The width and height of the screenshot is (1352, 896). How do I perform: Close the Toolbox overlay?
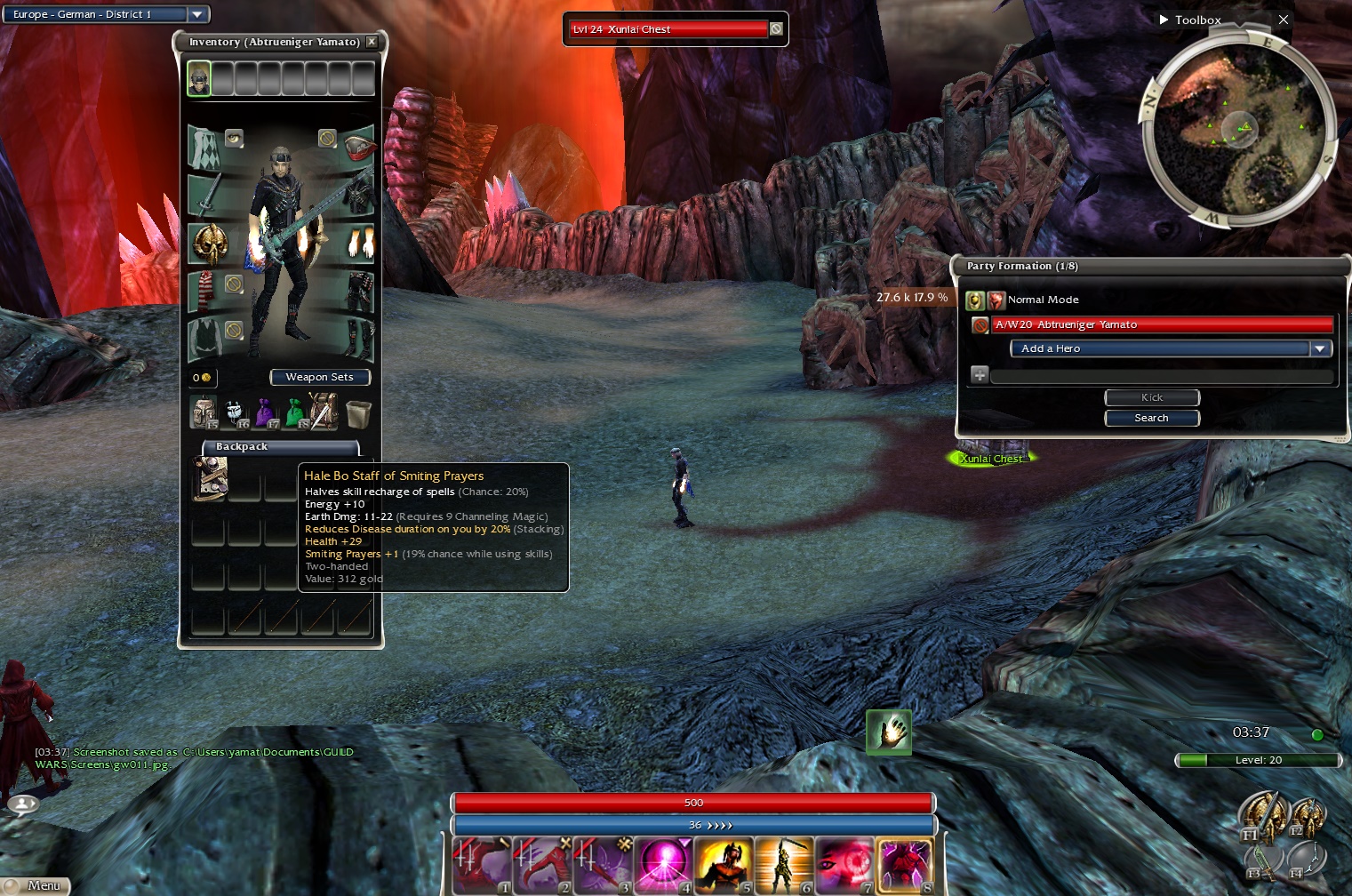pos(1283,20)
